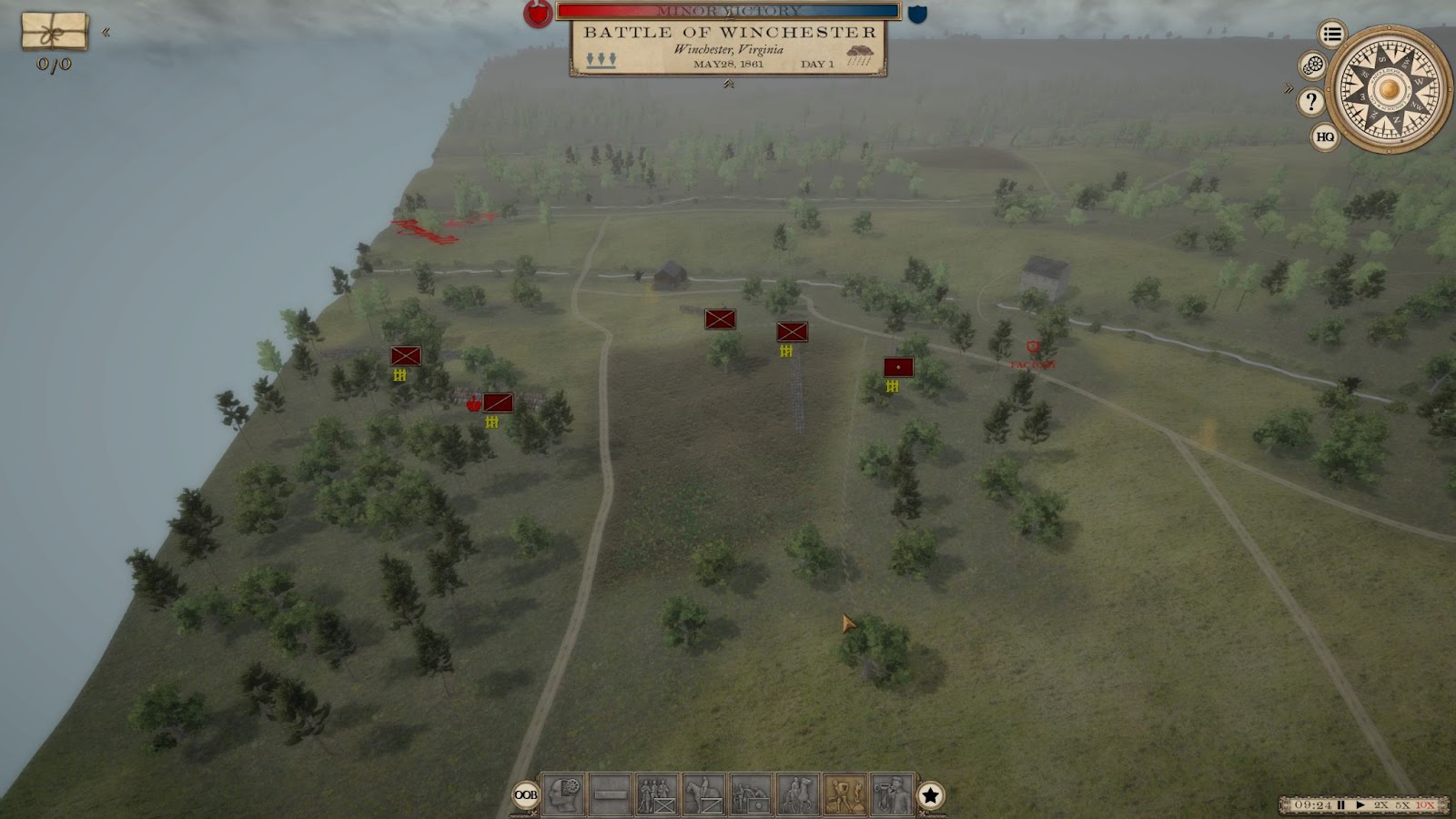Activate the highlighted digging soldier toolbar icon
Viewport: 1456px width, 819px height.
point(845,794)
